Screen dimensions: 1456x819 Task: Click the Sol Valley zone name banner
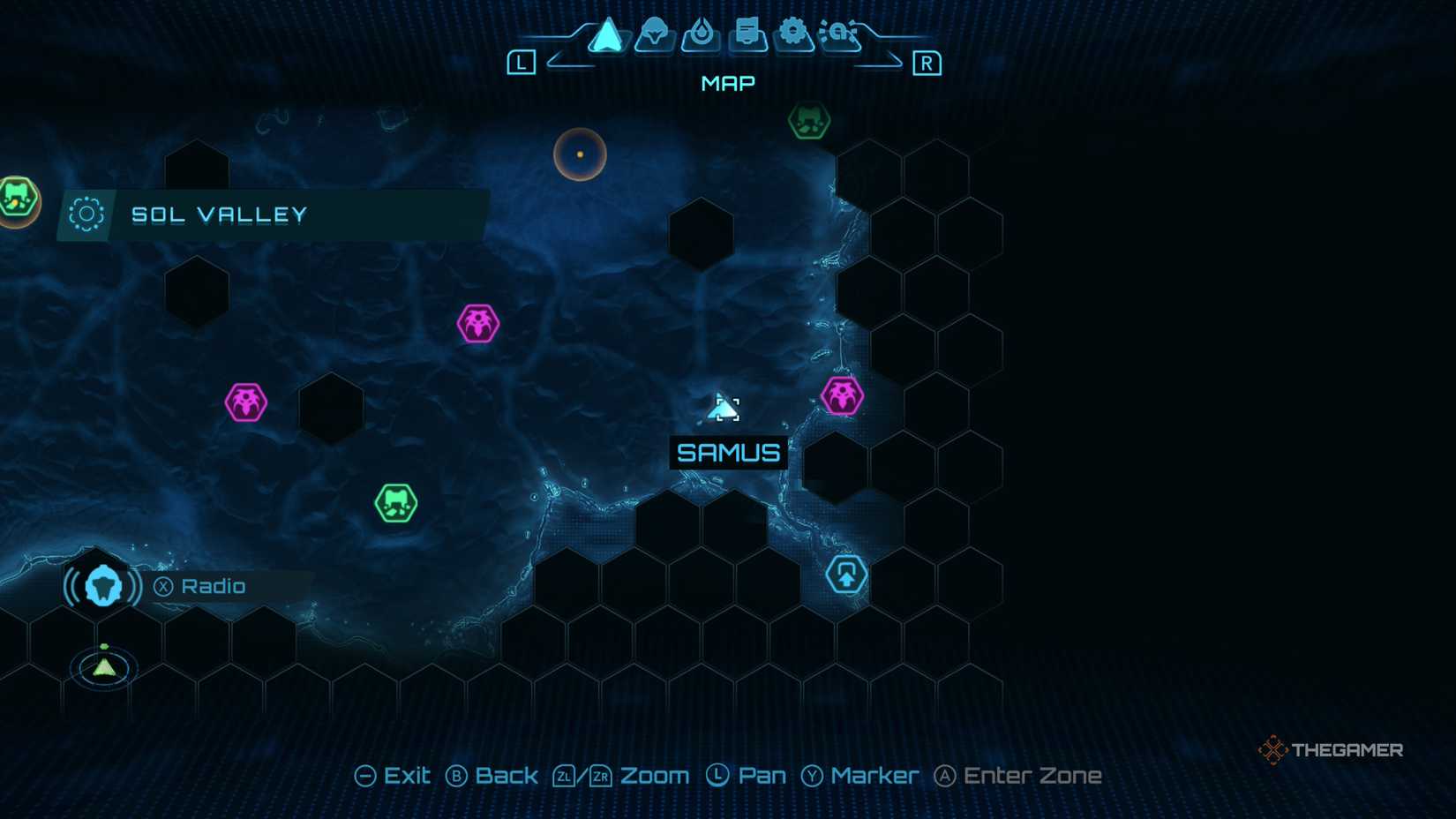click(220, 214)
